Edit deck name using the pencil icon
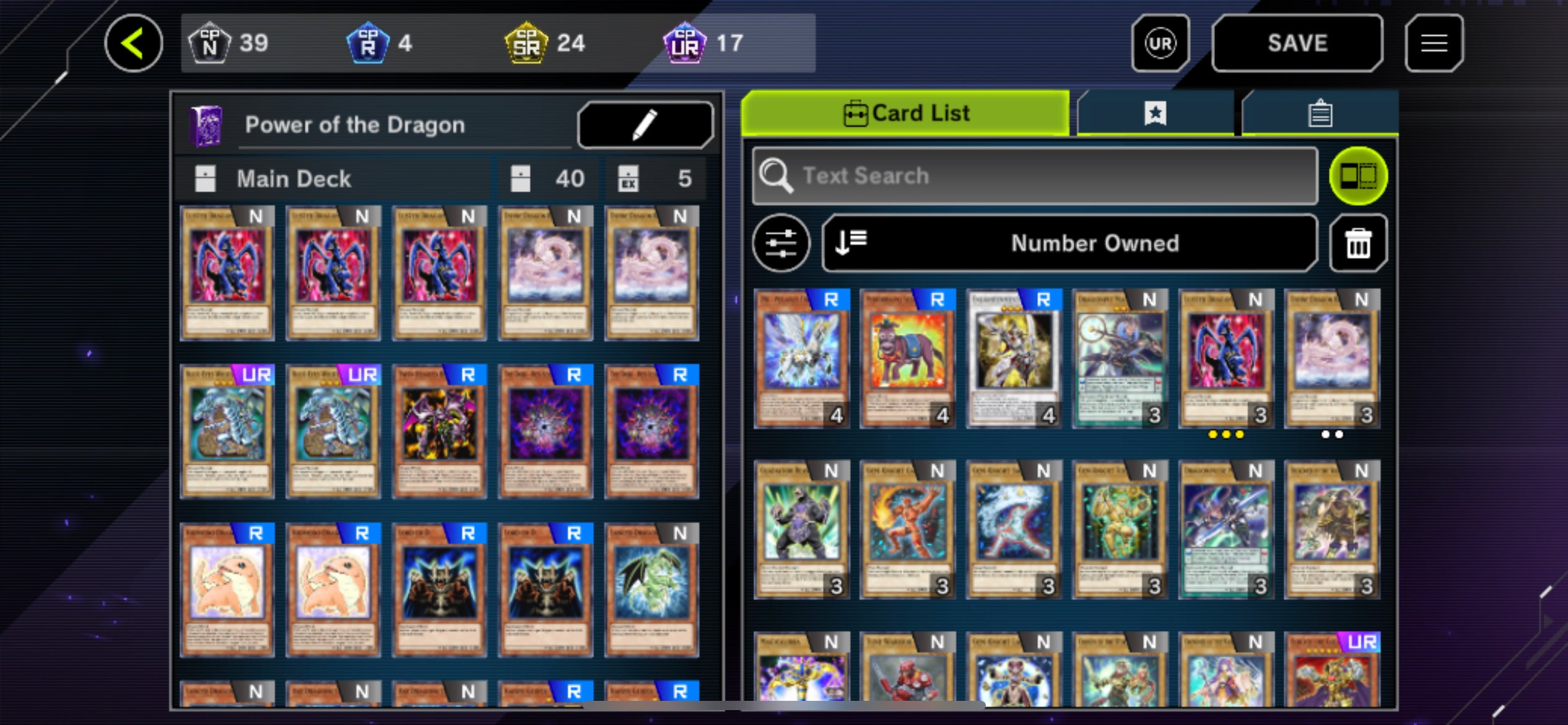1568x725 pixels. [645, 124]
